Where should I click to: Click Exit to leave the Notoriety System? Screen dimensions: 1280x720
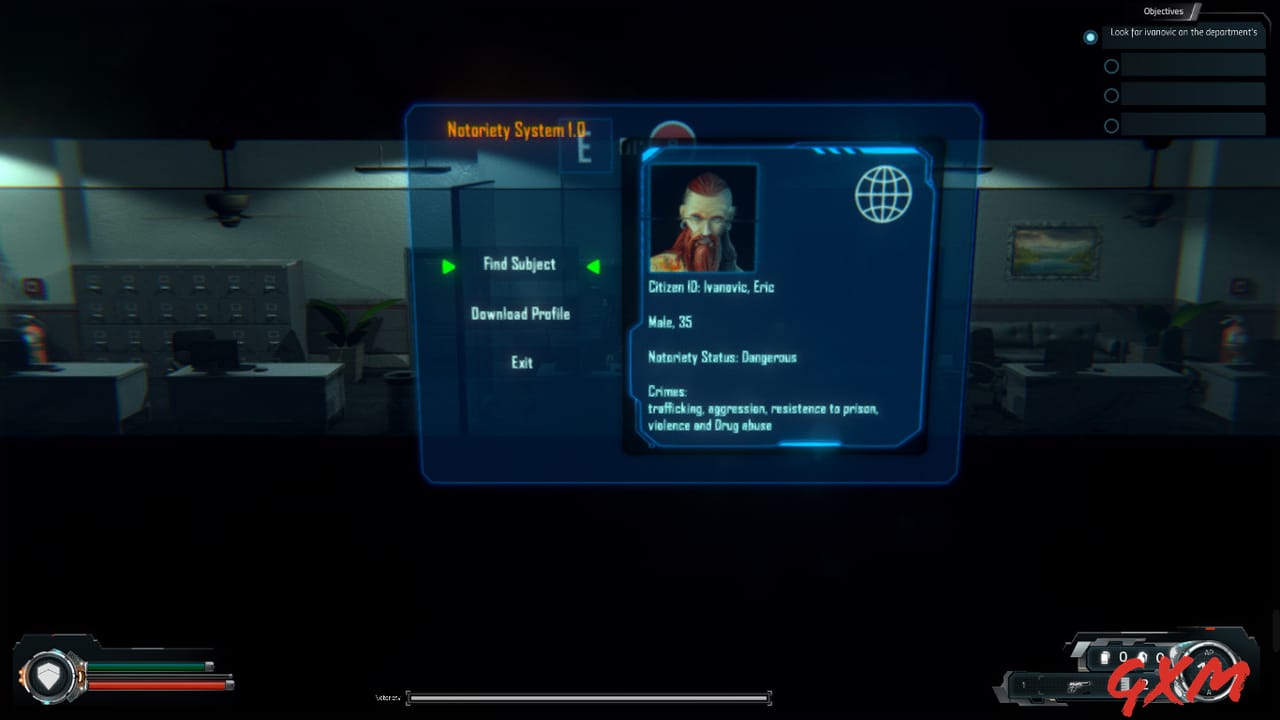coord(521,363)
